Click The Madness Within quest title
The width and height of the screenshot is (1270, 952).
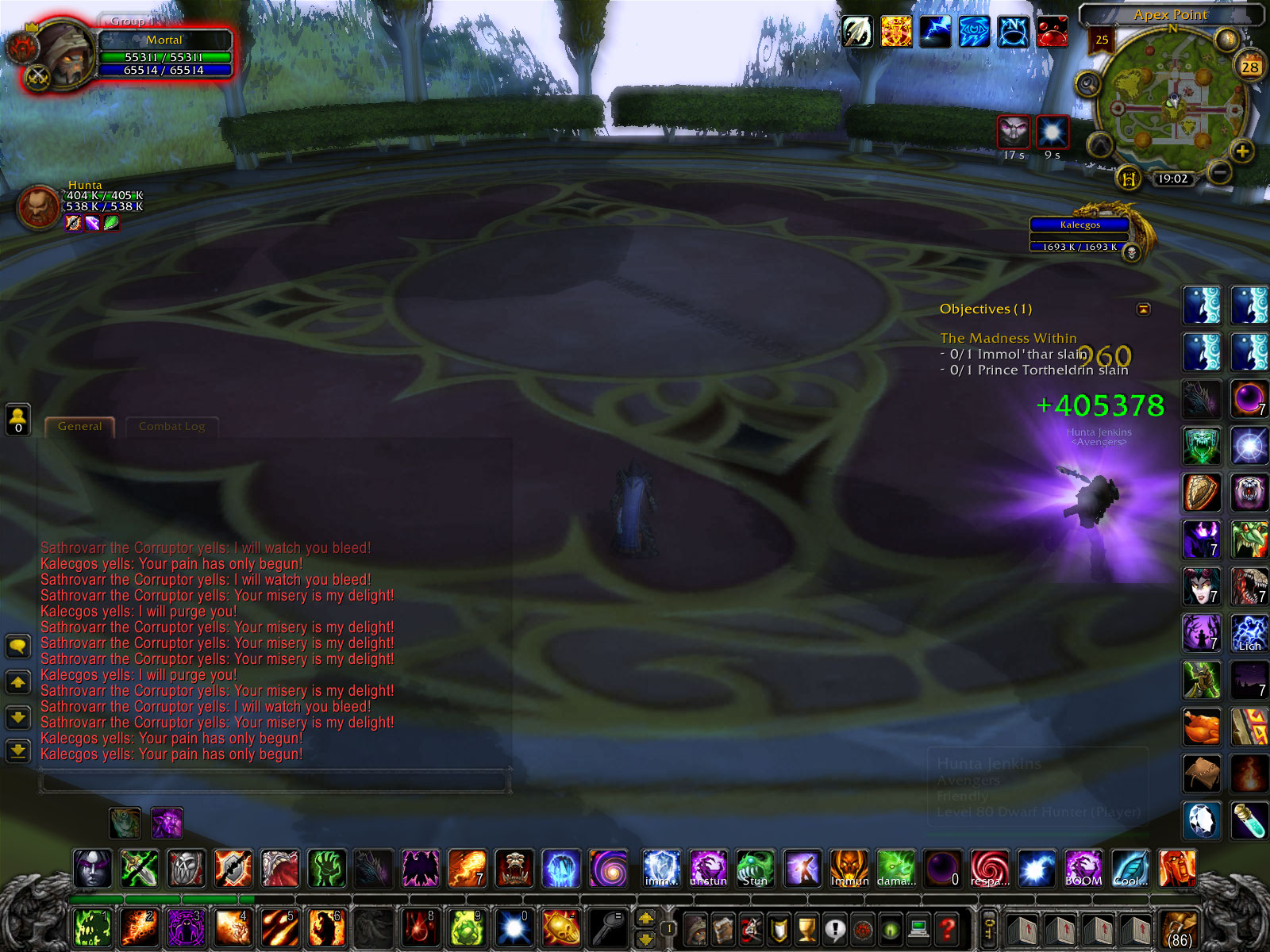click(1008, 338)
